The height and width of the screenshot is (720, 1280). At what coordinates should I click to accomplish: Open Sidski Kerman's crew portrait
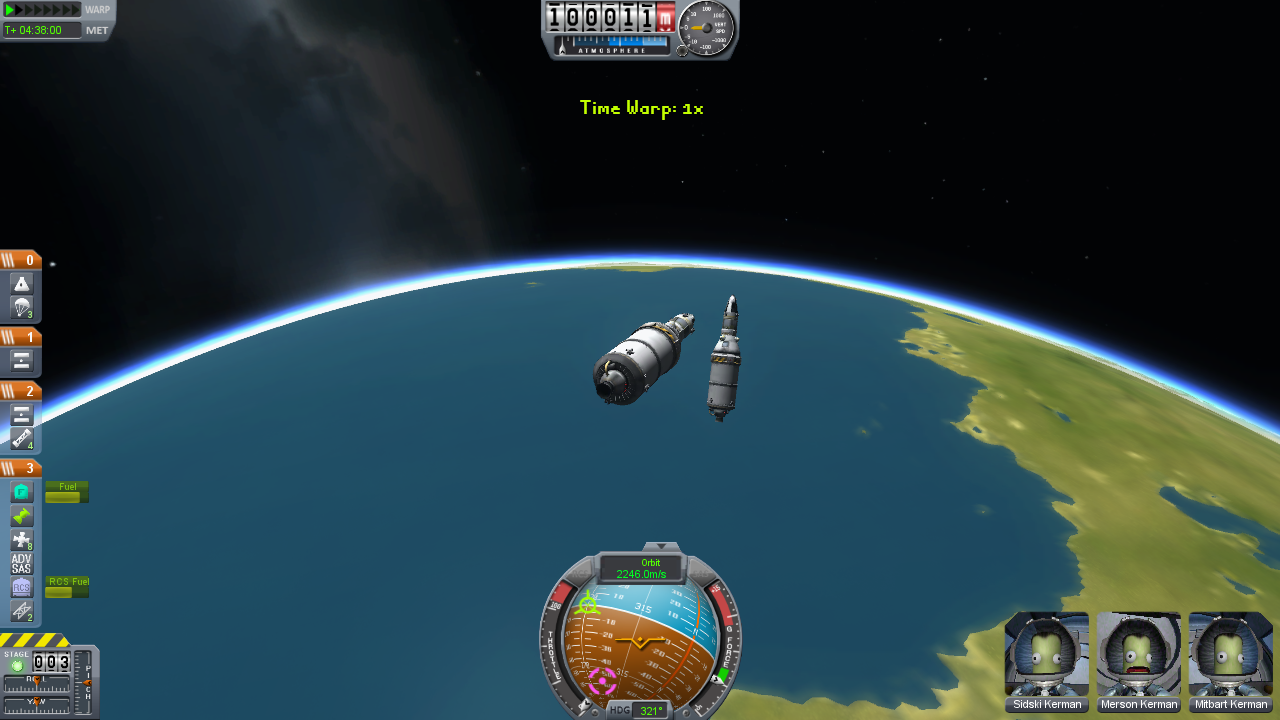[x=1047, y=654]
